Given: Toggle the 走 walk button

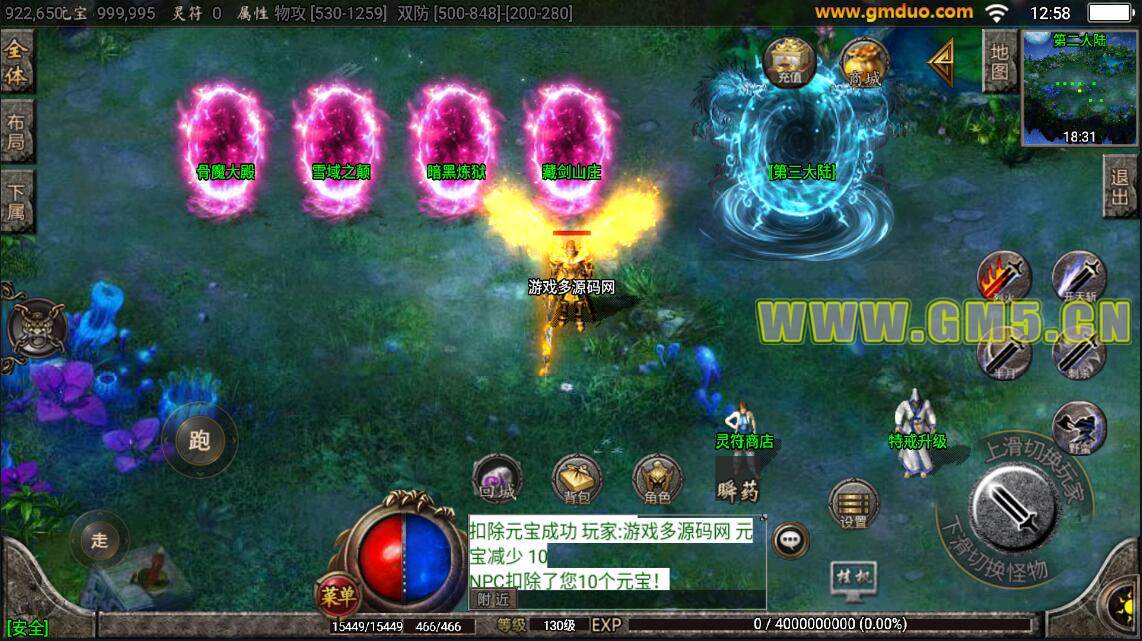Looking at the screenshot, I should click(99, 541).
